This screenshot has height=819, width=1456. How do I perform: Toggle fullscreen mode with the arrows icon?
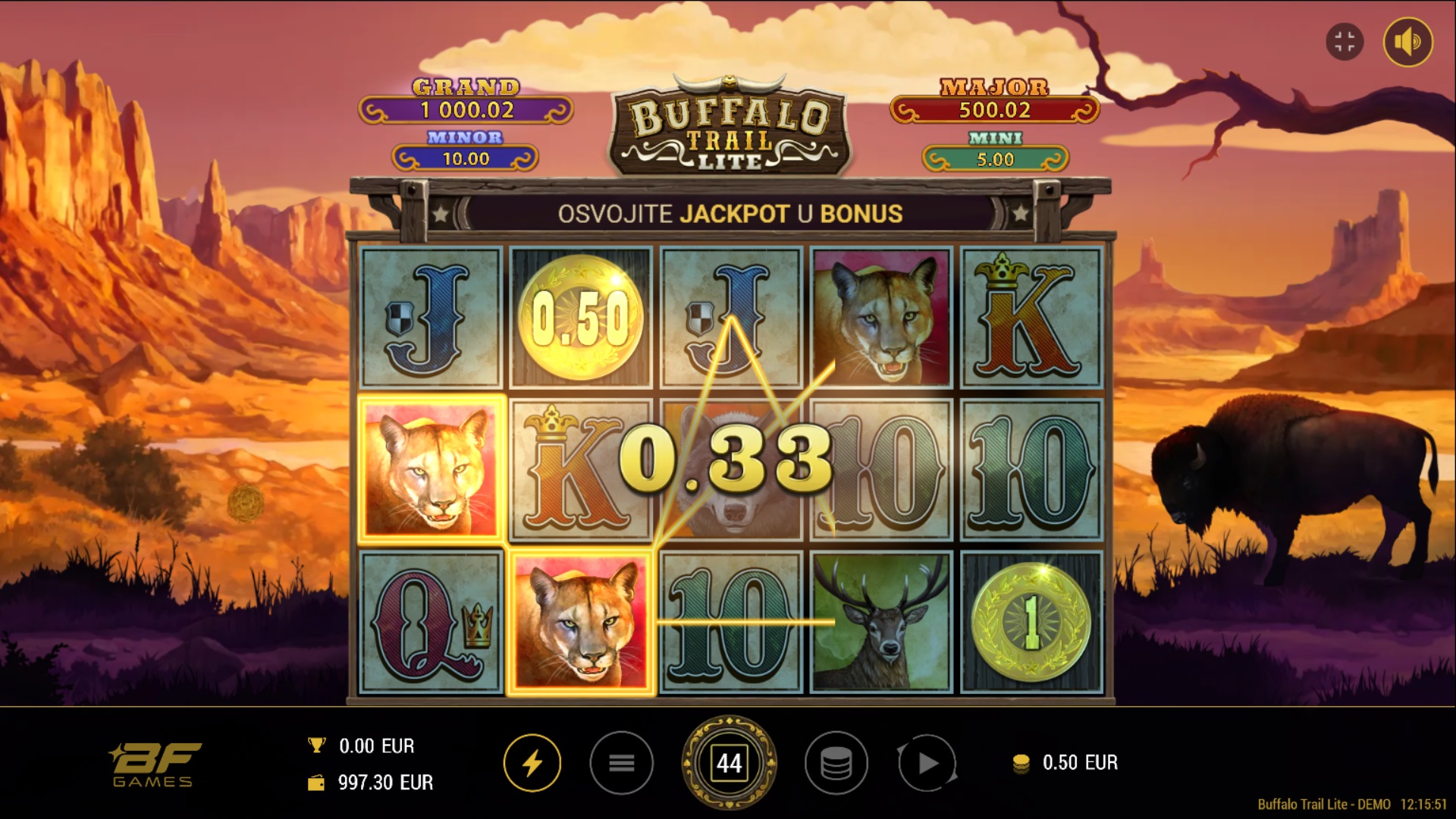1345,42
